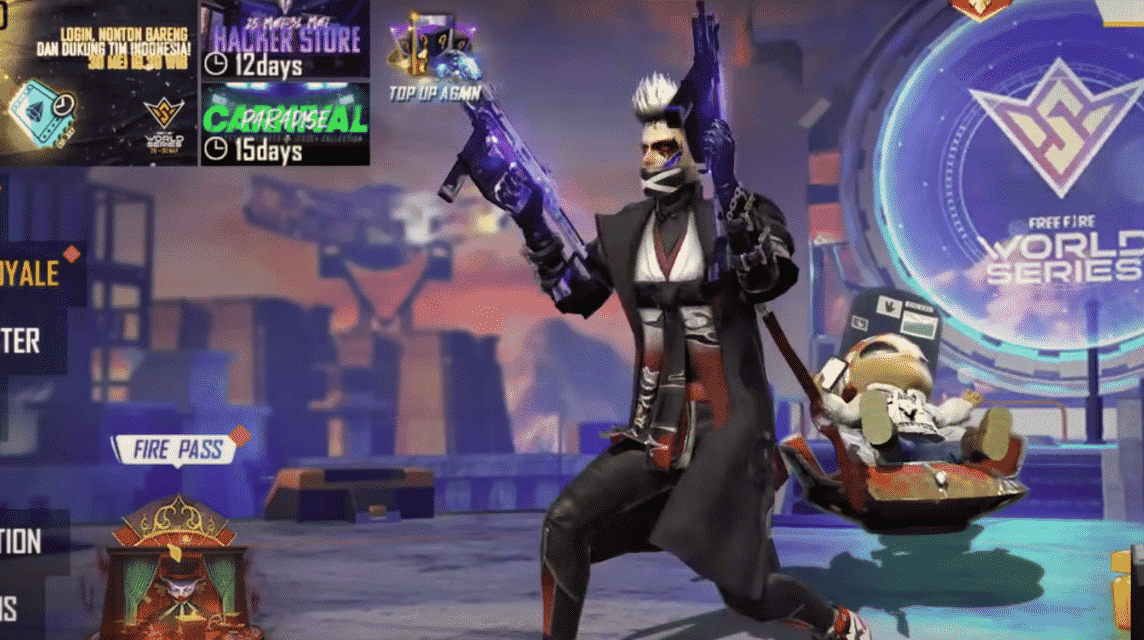The width and height of the screenshot is (1144, 640).
Task: Select the Fire Pass reward badge icon
Action: click(x=178, y=570)
